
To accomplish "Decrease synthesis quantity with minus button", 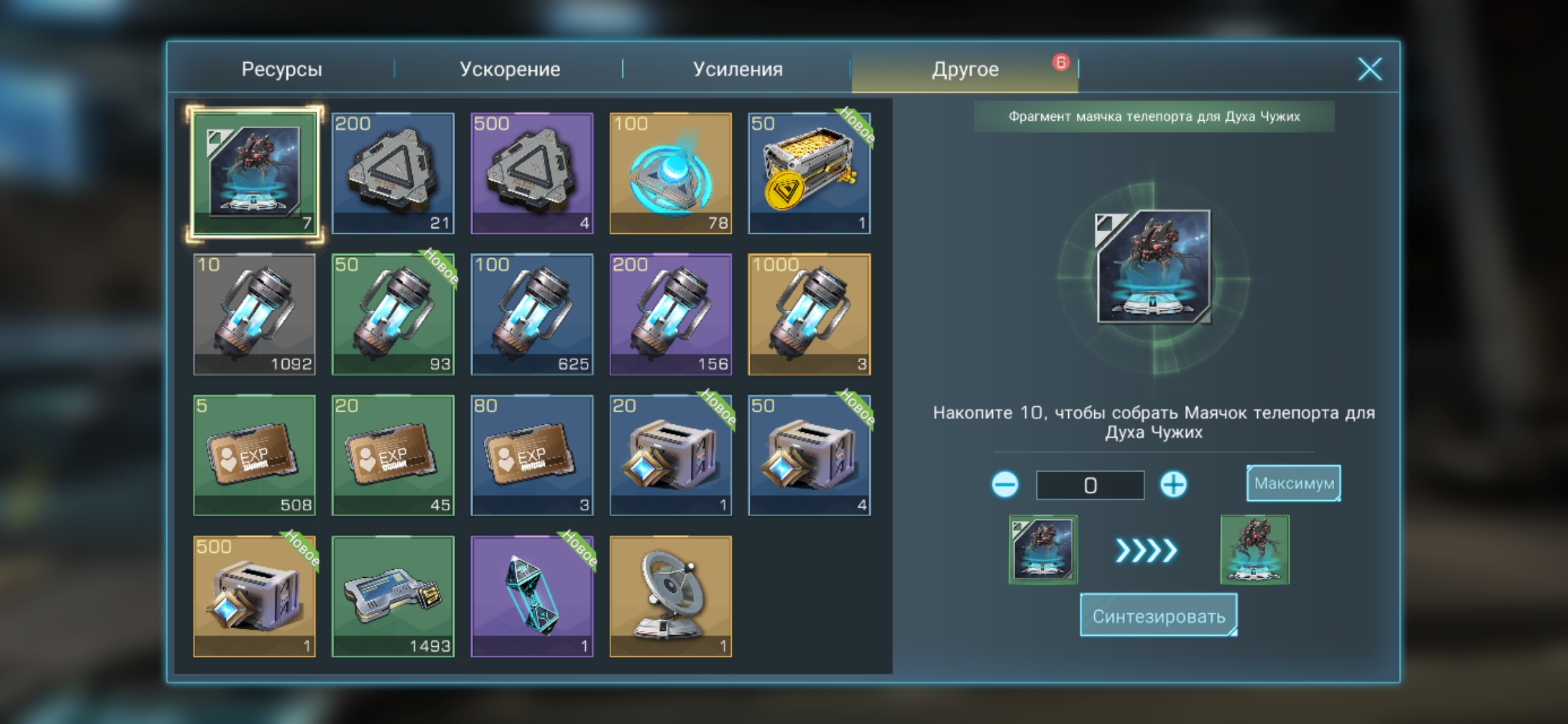I will pos(1004,484).
